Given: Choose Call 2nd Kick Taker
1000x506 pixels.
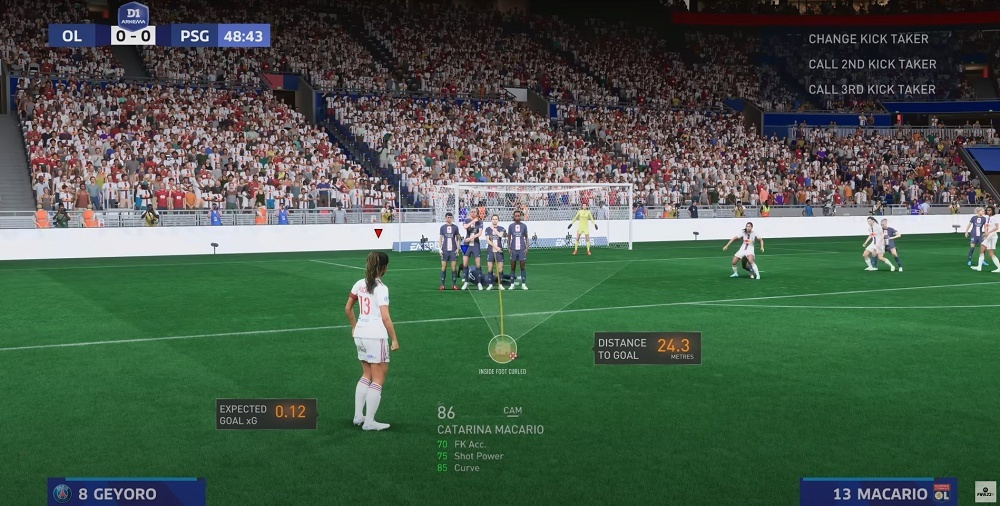Looking at the screenshot, I should [x=872, y=64].
